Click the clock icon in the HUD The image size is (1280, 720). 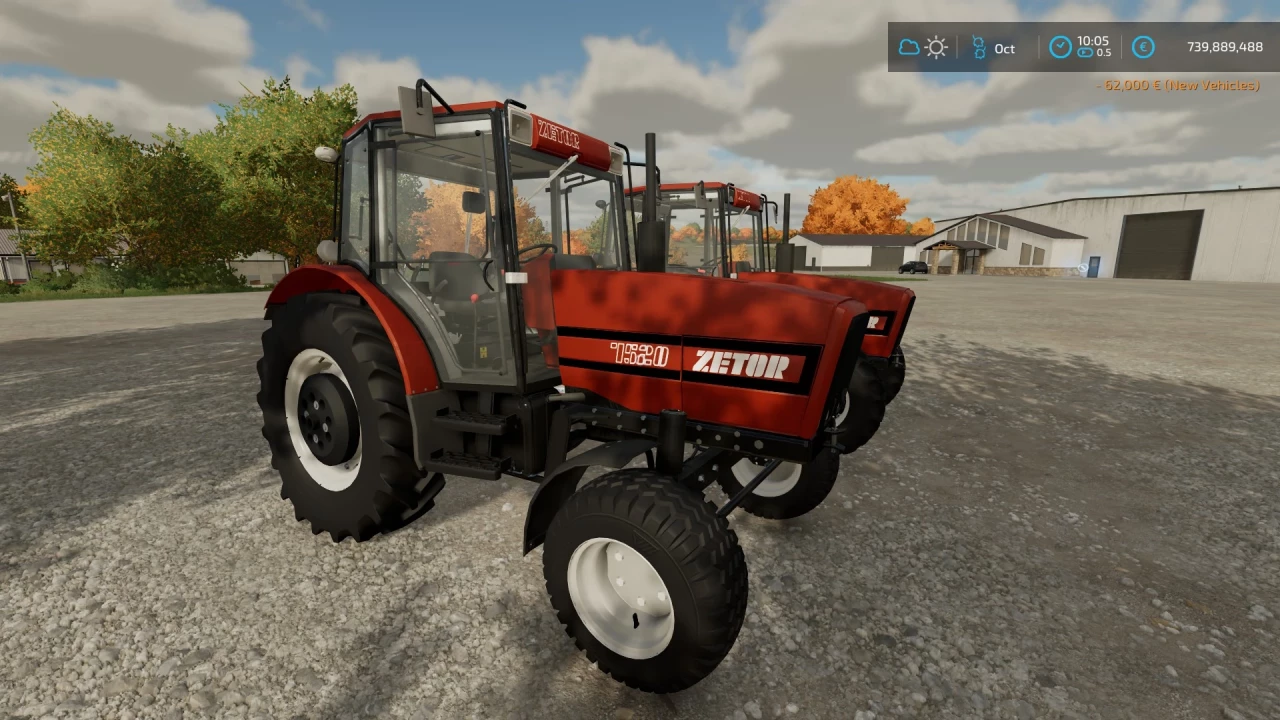tap(1060, 46)
